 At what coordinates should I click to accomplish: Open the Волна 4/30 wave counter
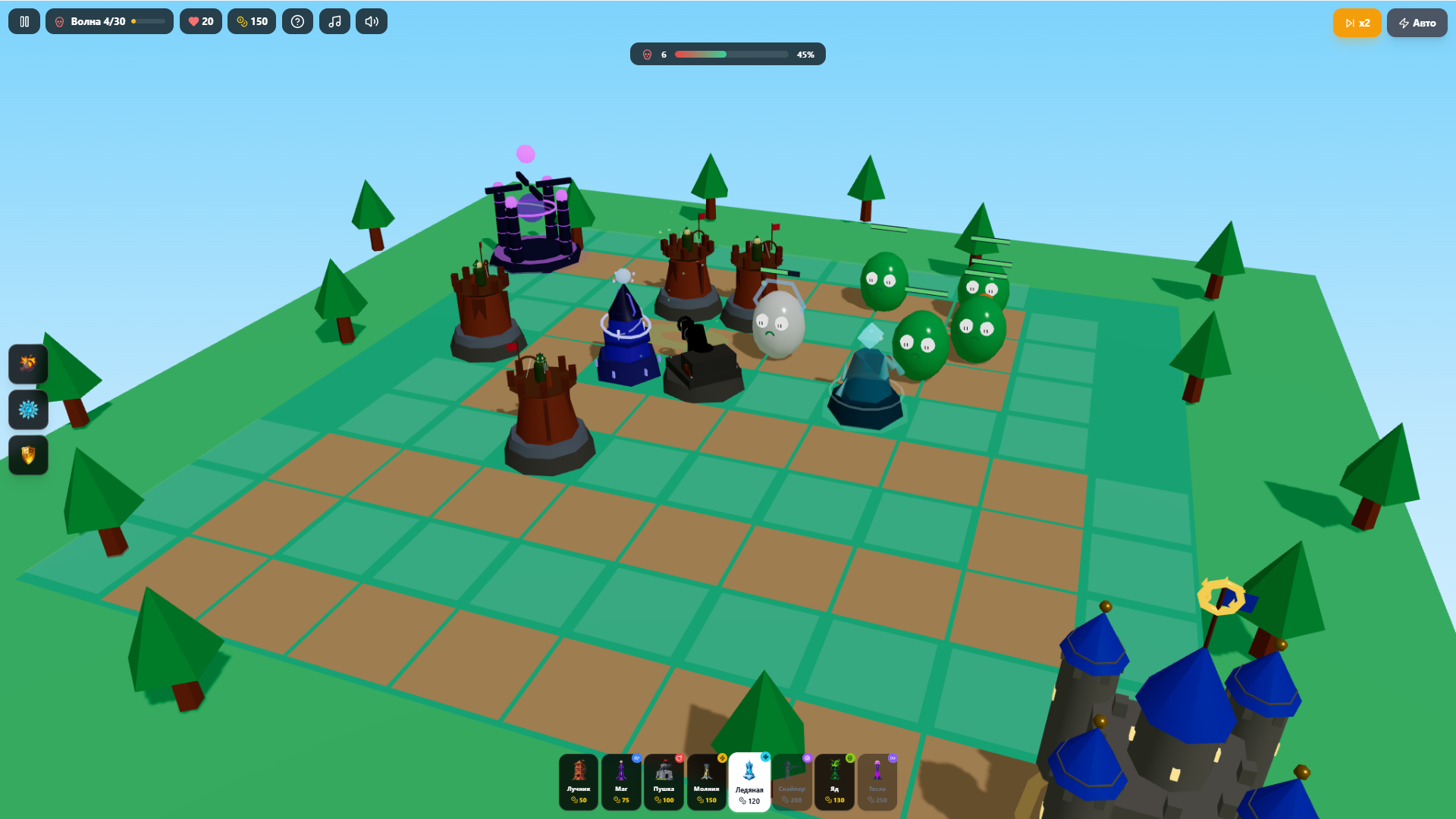coord(109,21)
